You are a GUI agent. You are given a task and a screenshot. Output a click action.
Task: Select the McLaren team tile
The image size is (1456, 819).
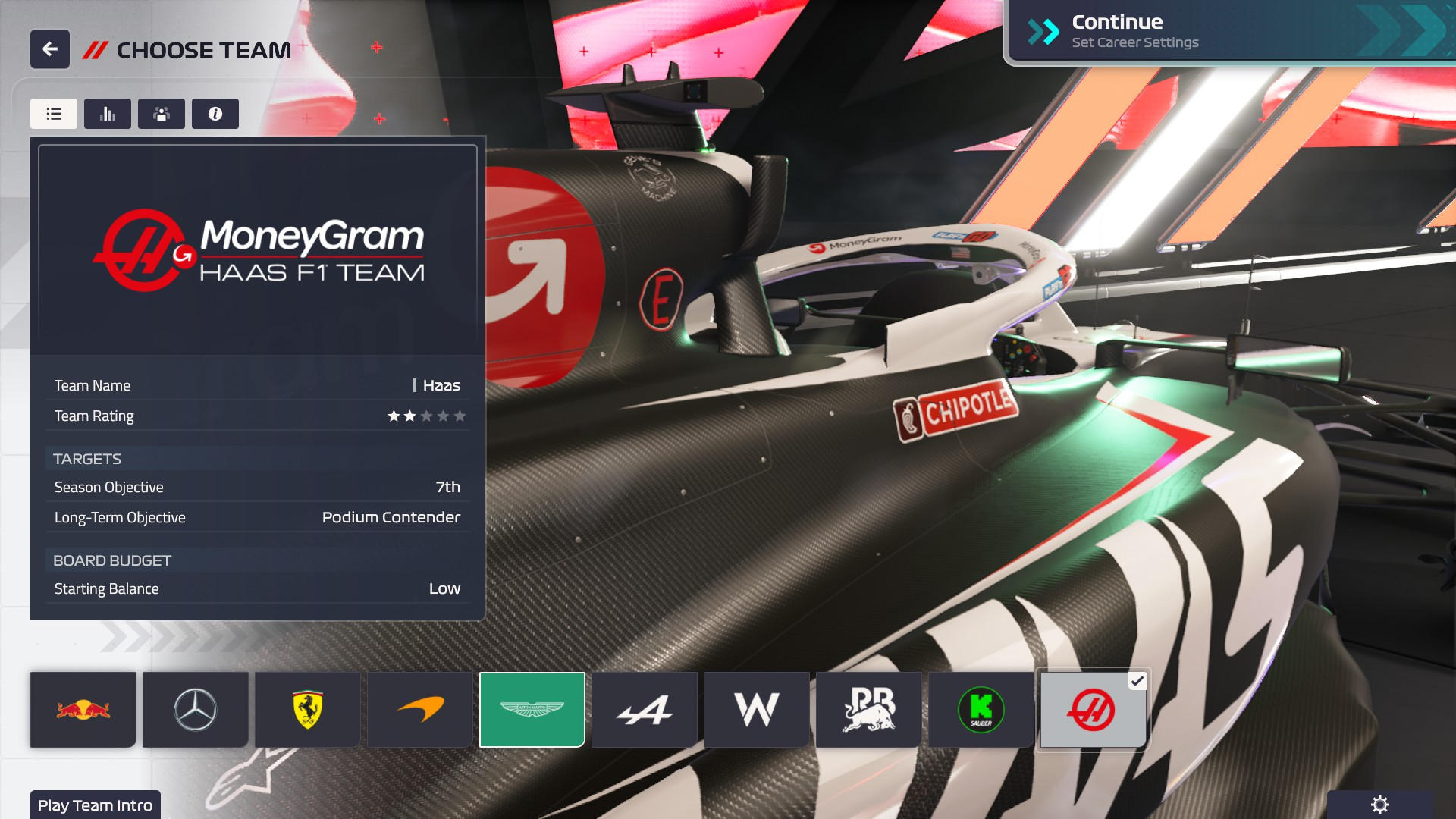point(420,710)
